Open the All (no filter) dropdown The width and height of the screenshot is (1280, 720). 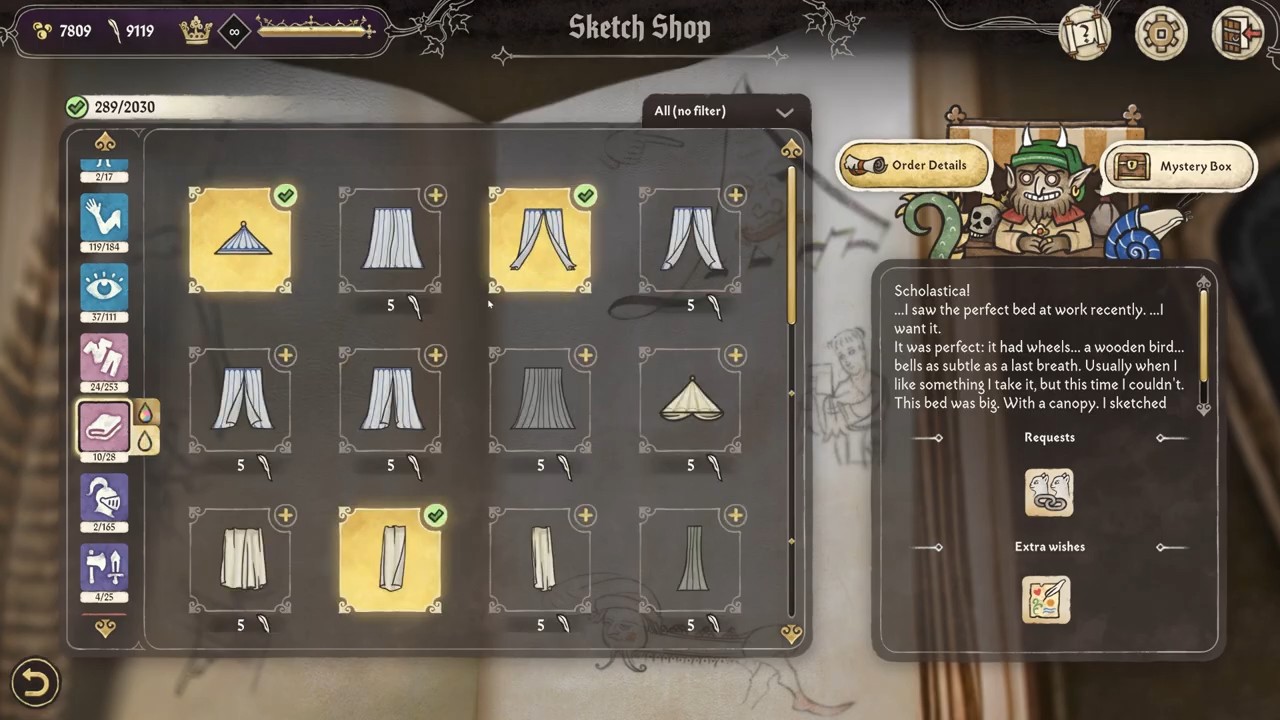(724, 111)
